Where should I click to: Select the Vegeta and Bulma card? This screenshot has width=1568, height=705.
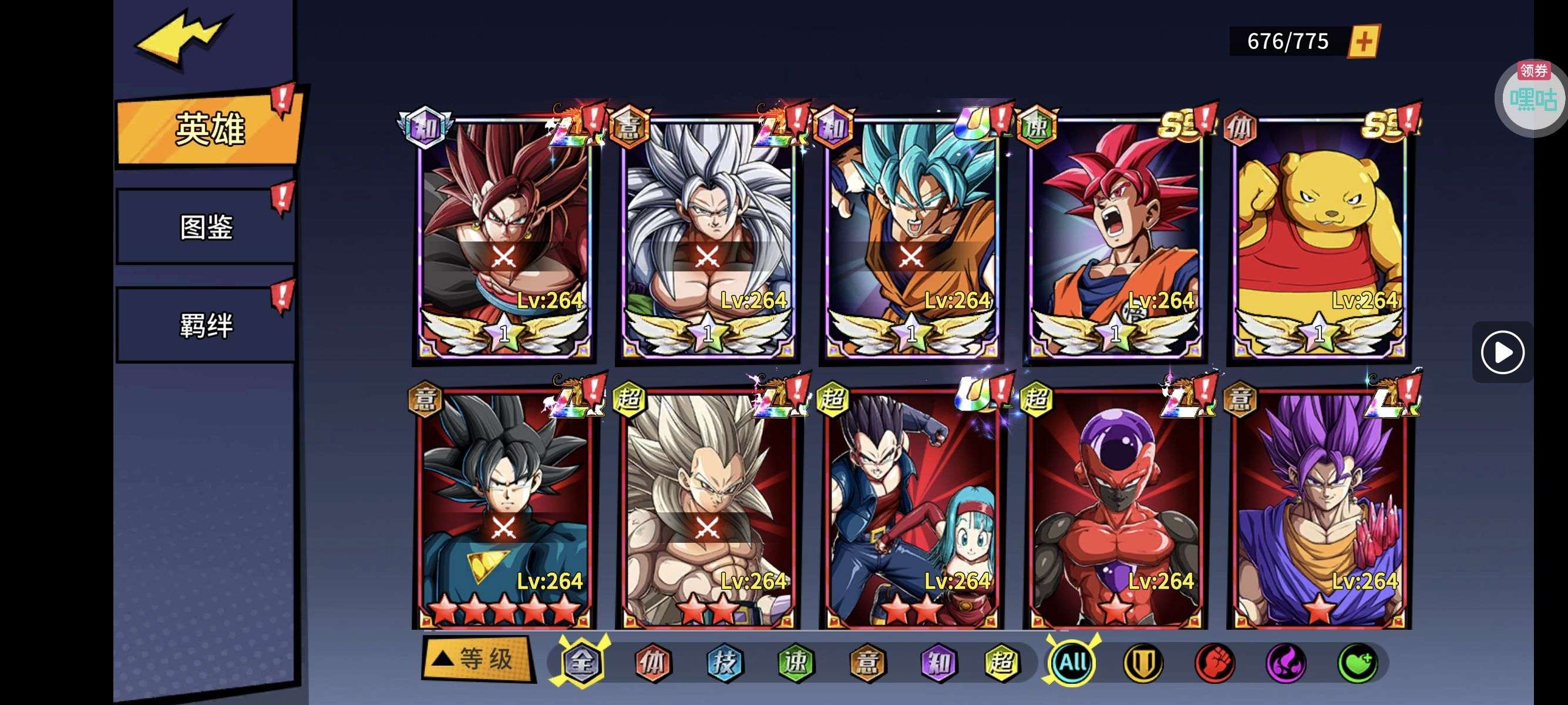pos(911,508)
